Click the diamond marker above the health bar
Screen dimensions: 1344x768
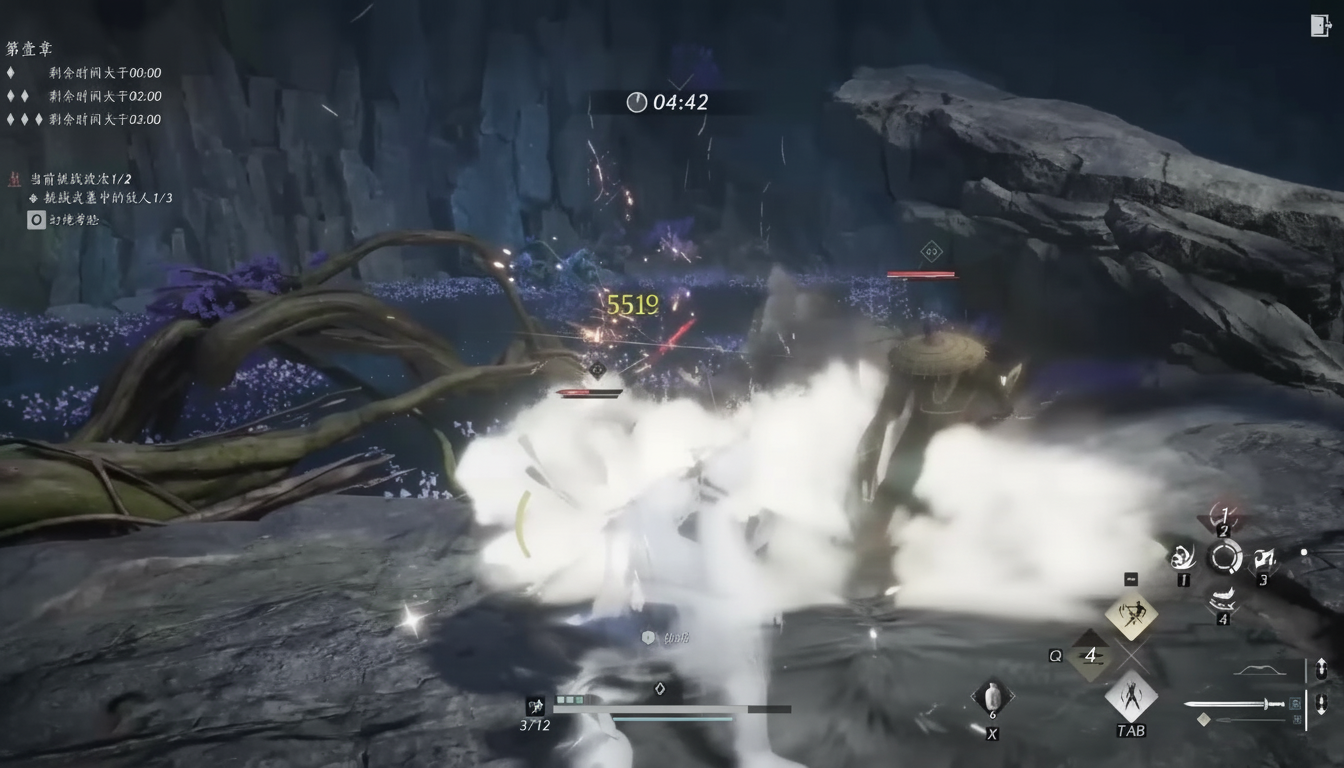(x=660, y=688)
